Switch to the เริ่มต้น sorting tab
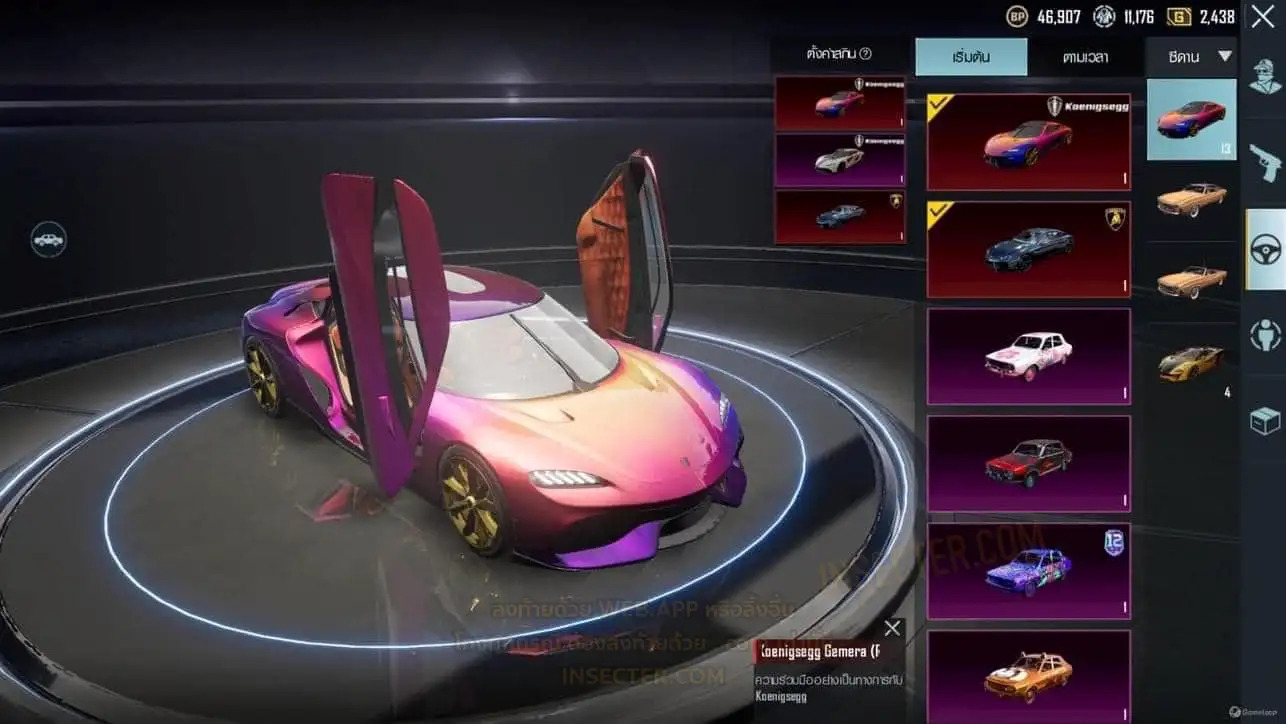 [970, 57]
